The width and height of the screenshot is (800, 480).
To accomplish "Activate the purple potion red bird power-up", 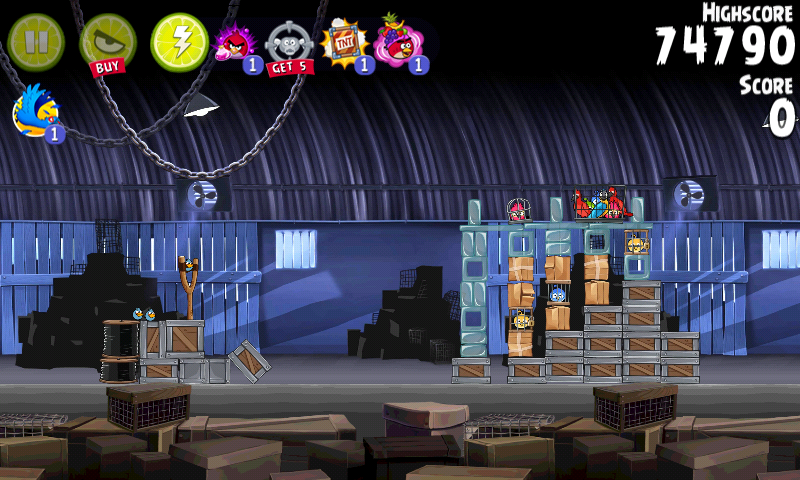I will [x=236, y=45].
